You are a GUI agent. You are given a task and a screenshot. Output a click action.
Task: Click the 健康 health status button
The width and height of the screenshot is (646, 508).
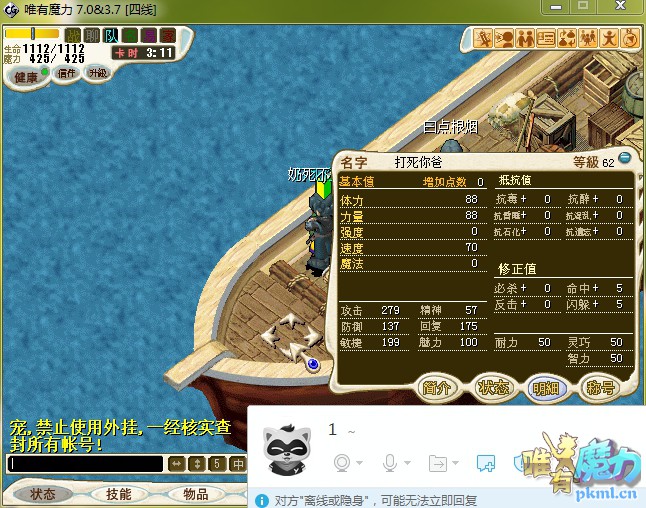click(25, 78)
